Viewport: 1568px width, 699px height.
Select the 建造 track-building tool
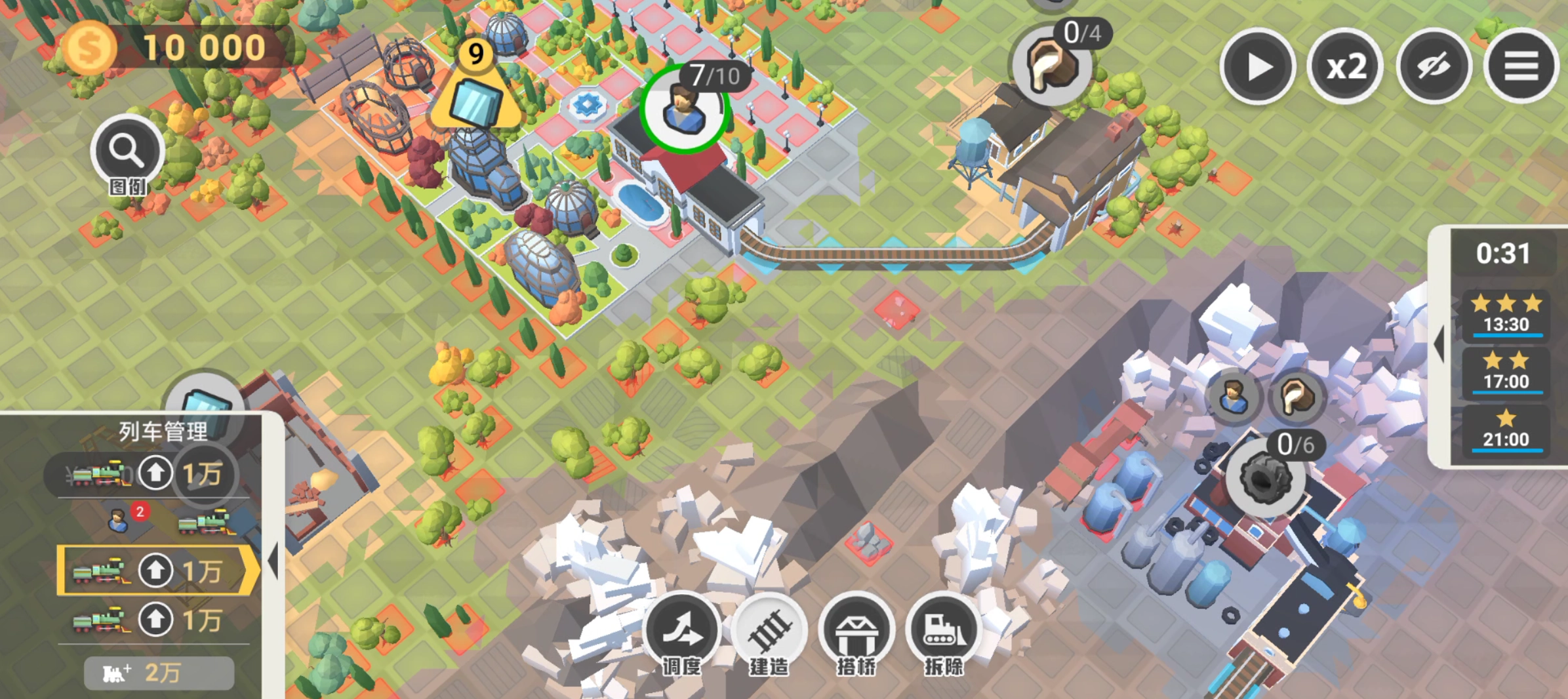coord(769,631)
